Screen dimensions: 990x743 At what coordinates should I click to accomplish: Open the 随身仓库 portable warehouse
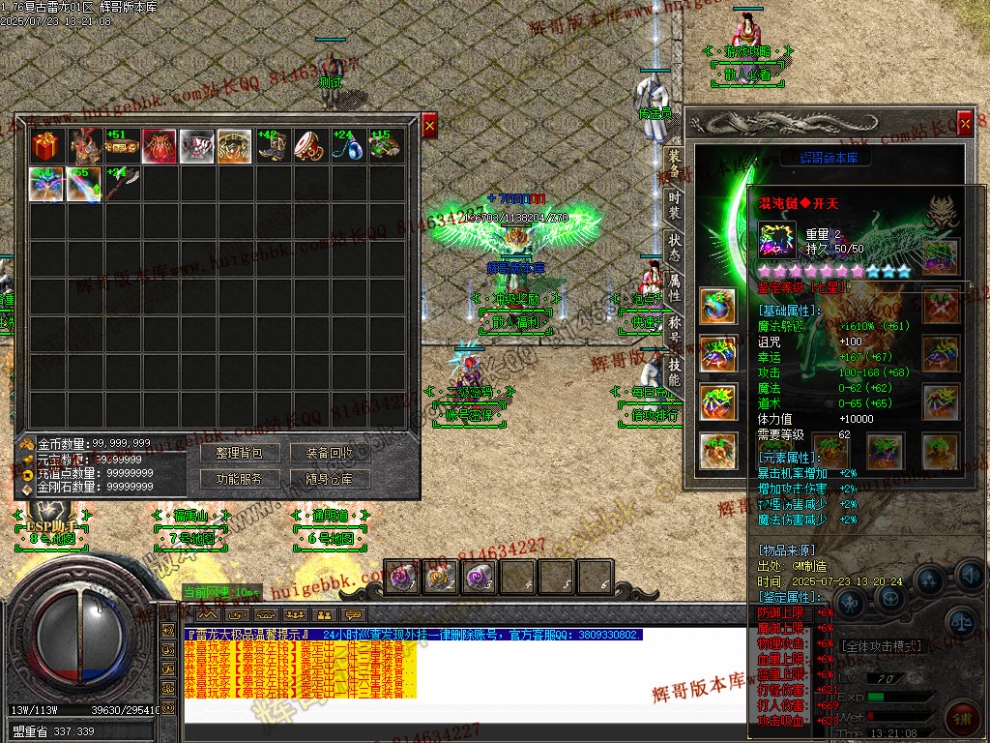[322, 479]
